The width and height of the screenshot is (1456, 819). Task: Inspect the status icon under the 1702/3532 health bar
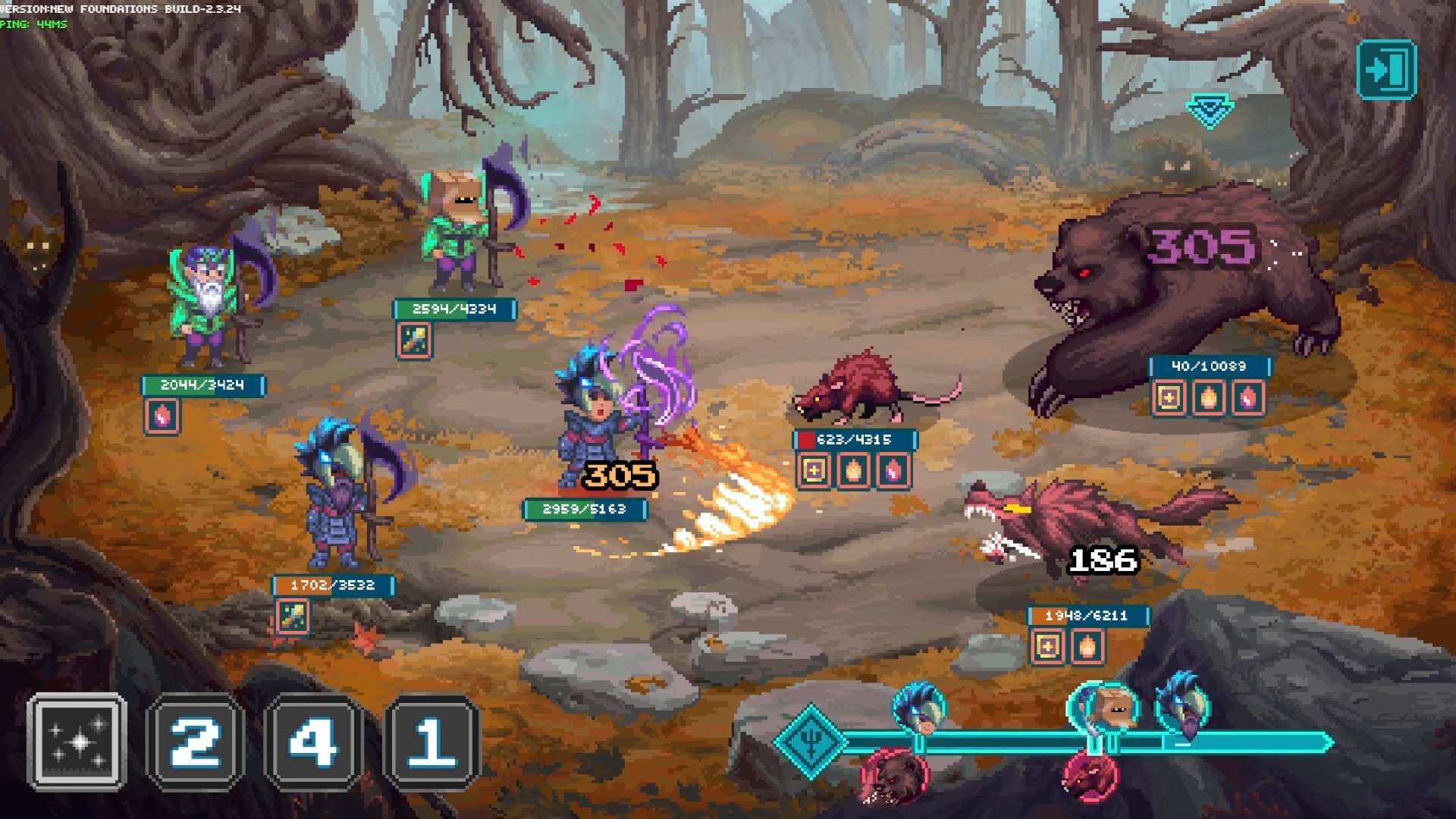pos(292,616)
